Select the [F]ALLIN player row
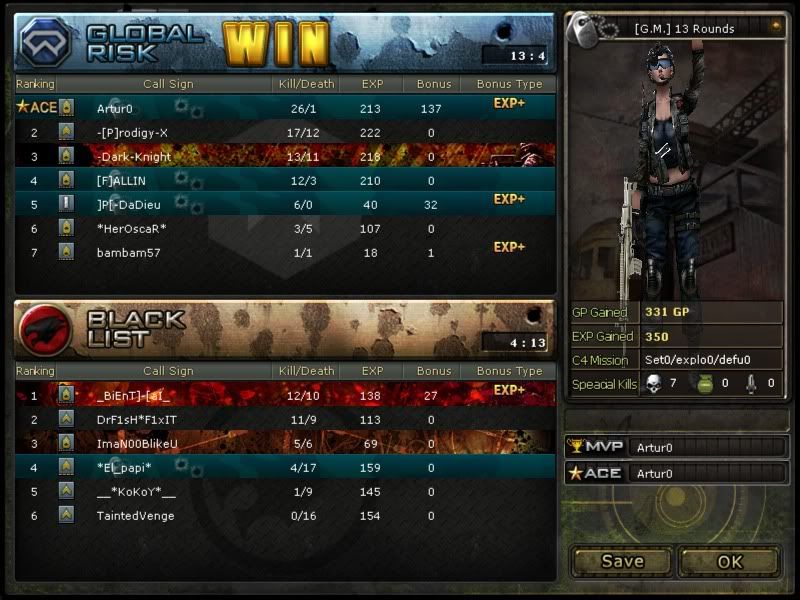The height and width of the screenshot is (600, 800). click(285, 181)
